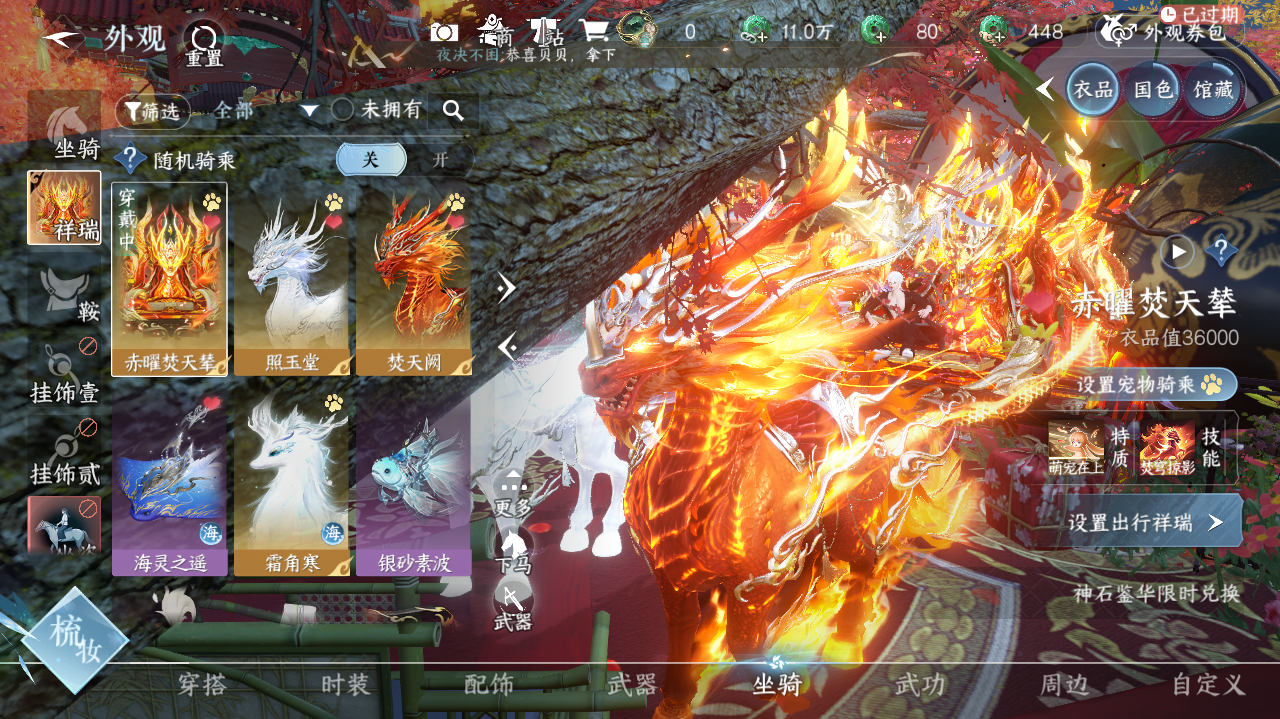The height and width of the screenshot is (719, 1280).
Task: Tick the 未拥有 checkbox
Action: pyautogui.click(x=342, y=110)
